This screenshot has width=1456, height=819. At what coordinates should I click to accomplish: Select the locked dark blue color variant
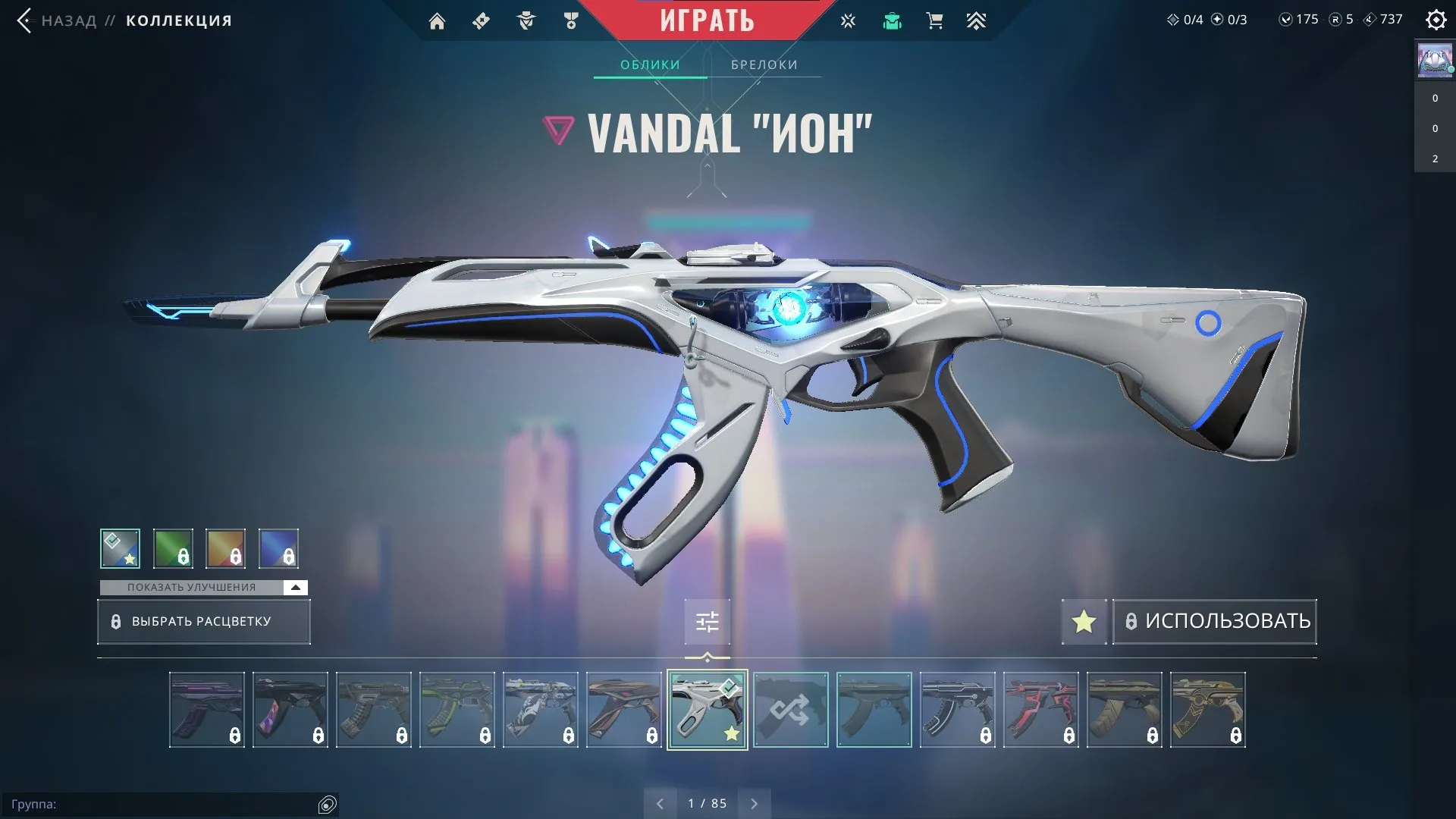tap(278, 548)
